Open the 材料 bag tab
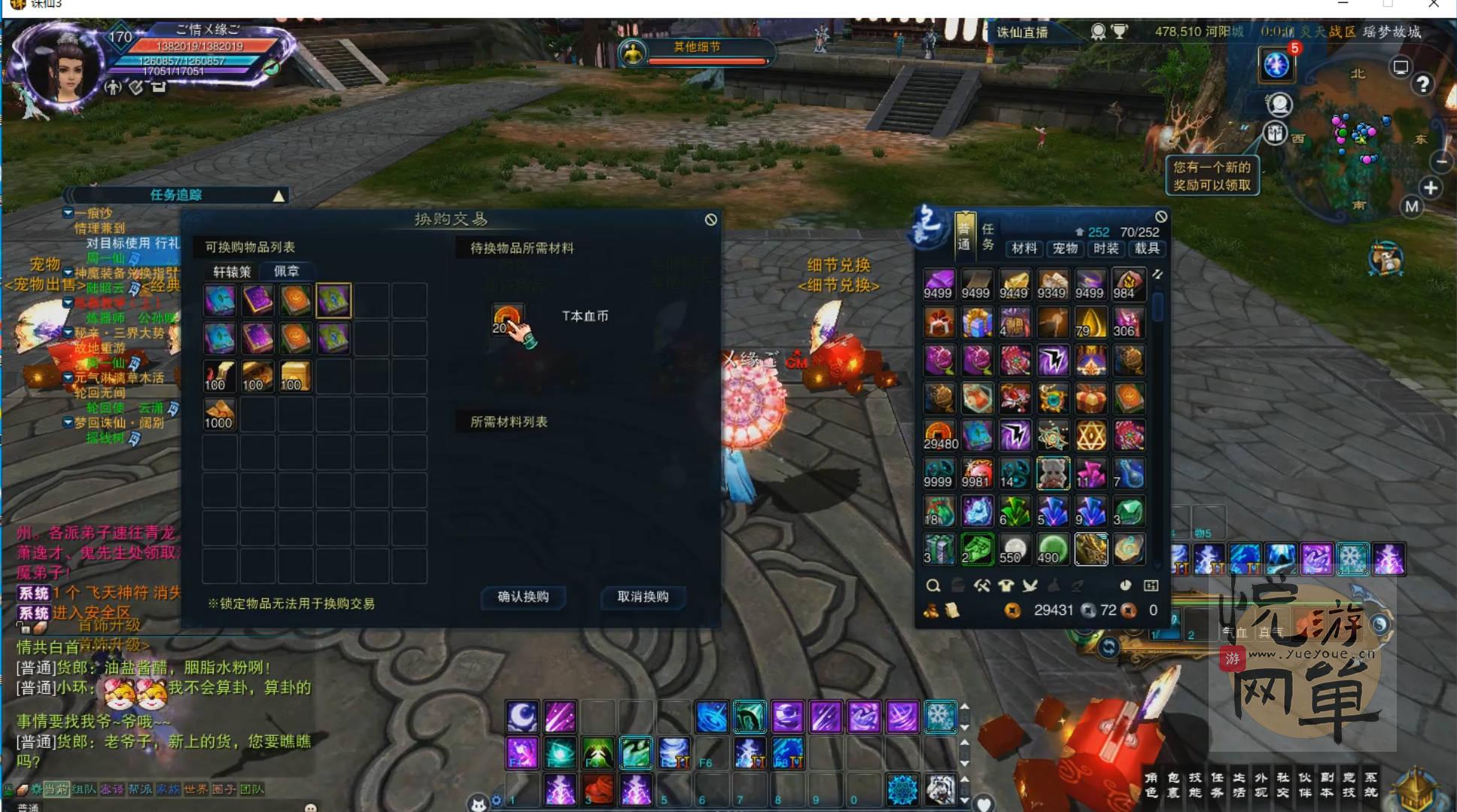This screenshot has width=1457, height=812. [x=1024, y=248]
